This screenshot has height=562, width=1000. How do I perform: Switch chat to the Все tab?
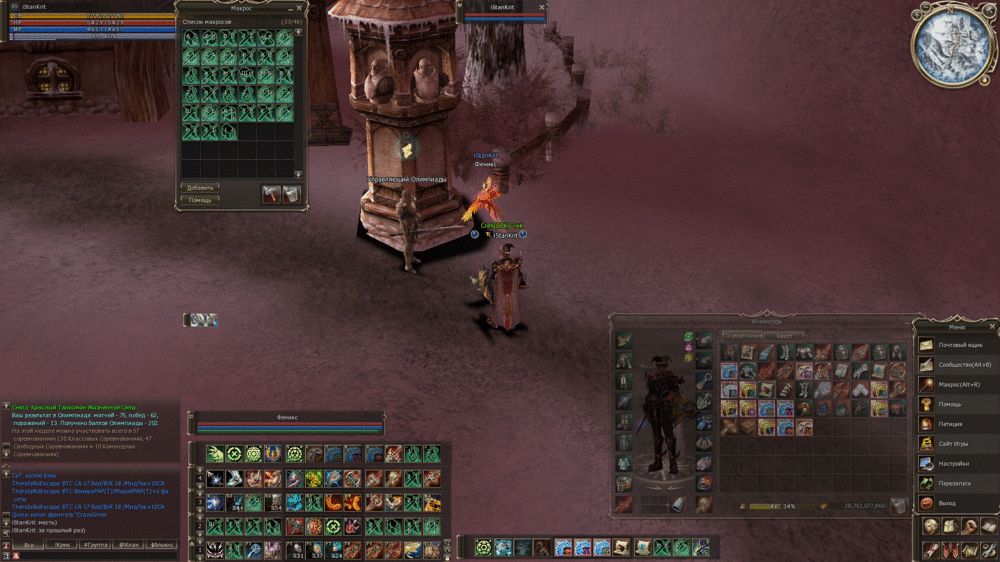(29, 545)
